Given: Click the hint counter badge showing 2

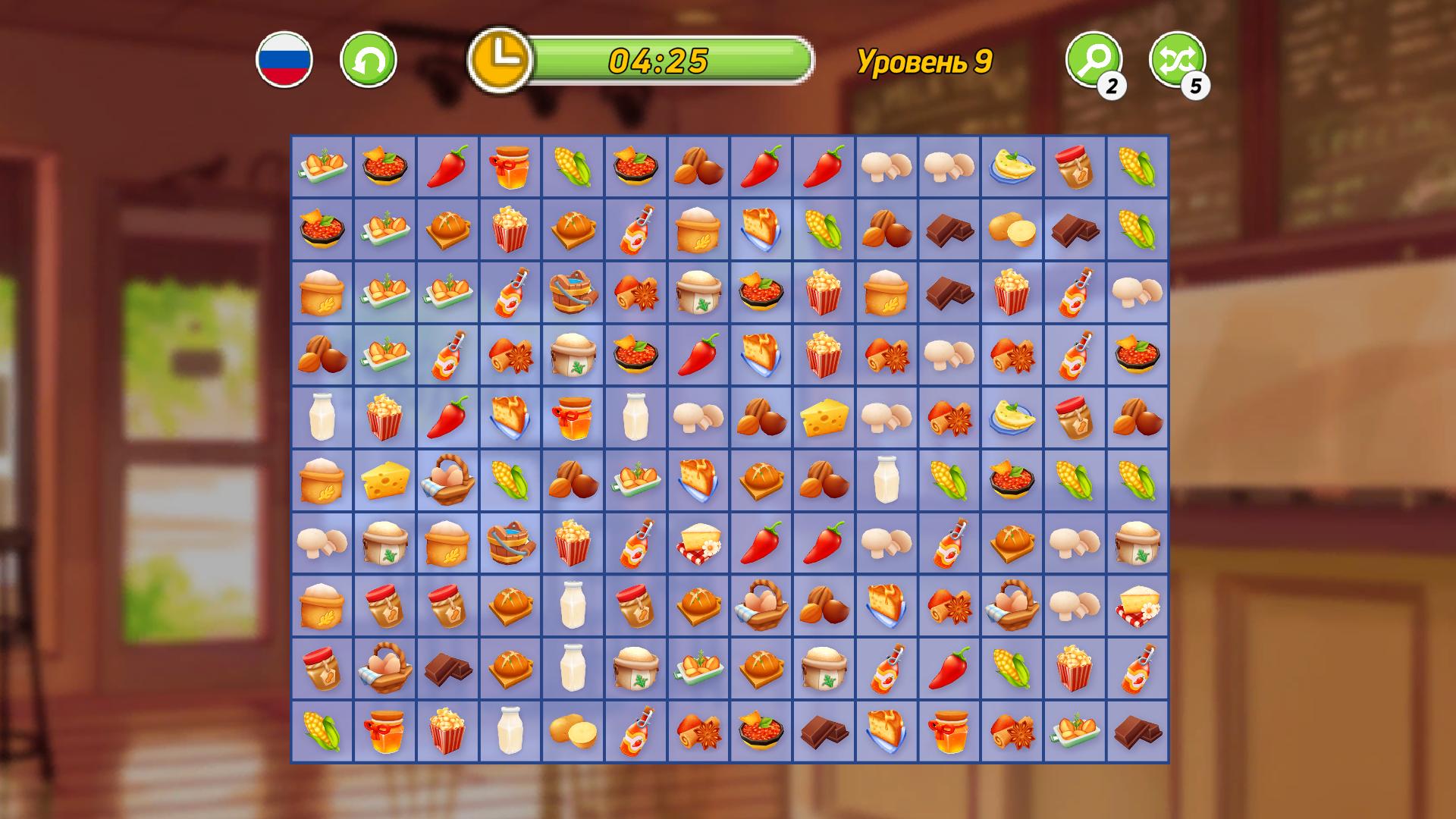Looking at the screenshot, I should [1112, 85].
